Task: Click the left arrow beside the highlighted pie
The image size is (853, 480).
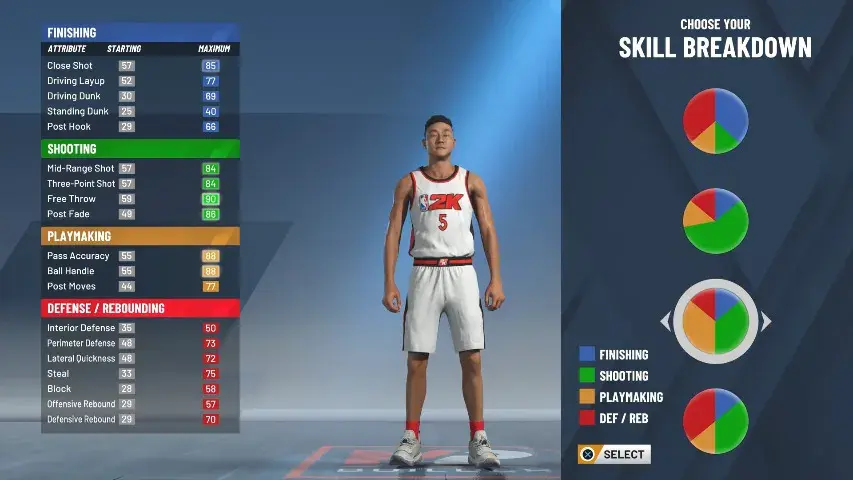Action: 665,321
